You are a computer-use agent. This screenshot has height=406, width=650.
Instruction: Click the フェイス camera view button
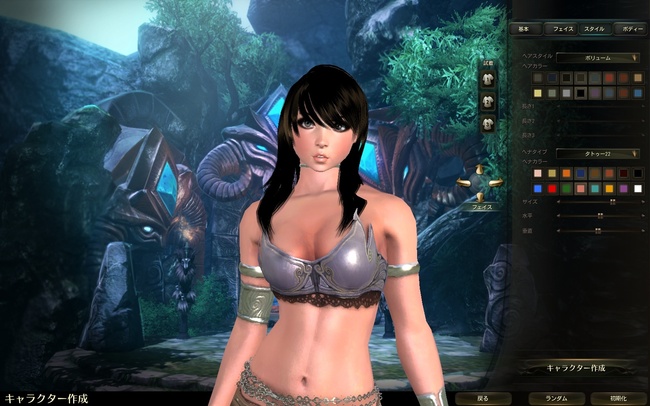pyautogui.click(x=480, y=208)
